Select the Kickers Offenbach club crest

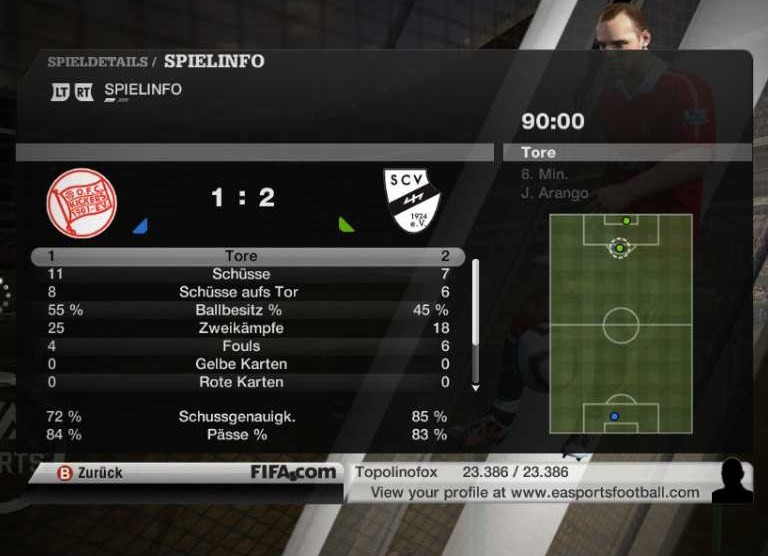pos(82,203)
